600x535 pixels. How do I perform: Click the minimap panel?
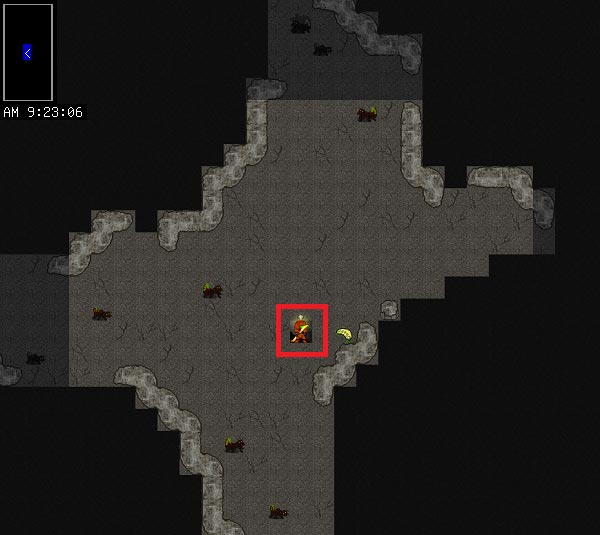pyautogui.click(x=28, y=52)
